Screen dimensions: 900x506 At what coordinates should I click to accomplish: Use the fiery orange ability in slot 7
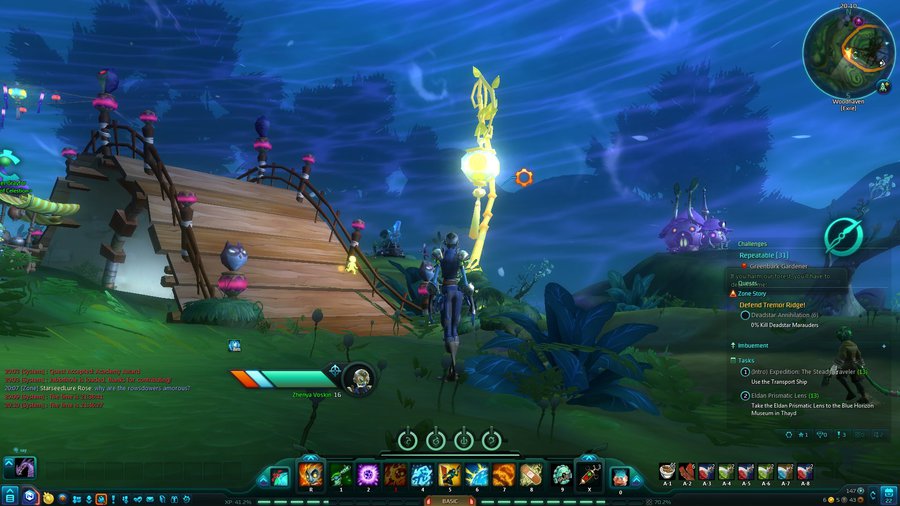pyautogui.click(x=503, y=473)
